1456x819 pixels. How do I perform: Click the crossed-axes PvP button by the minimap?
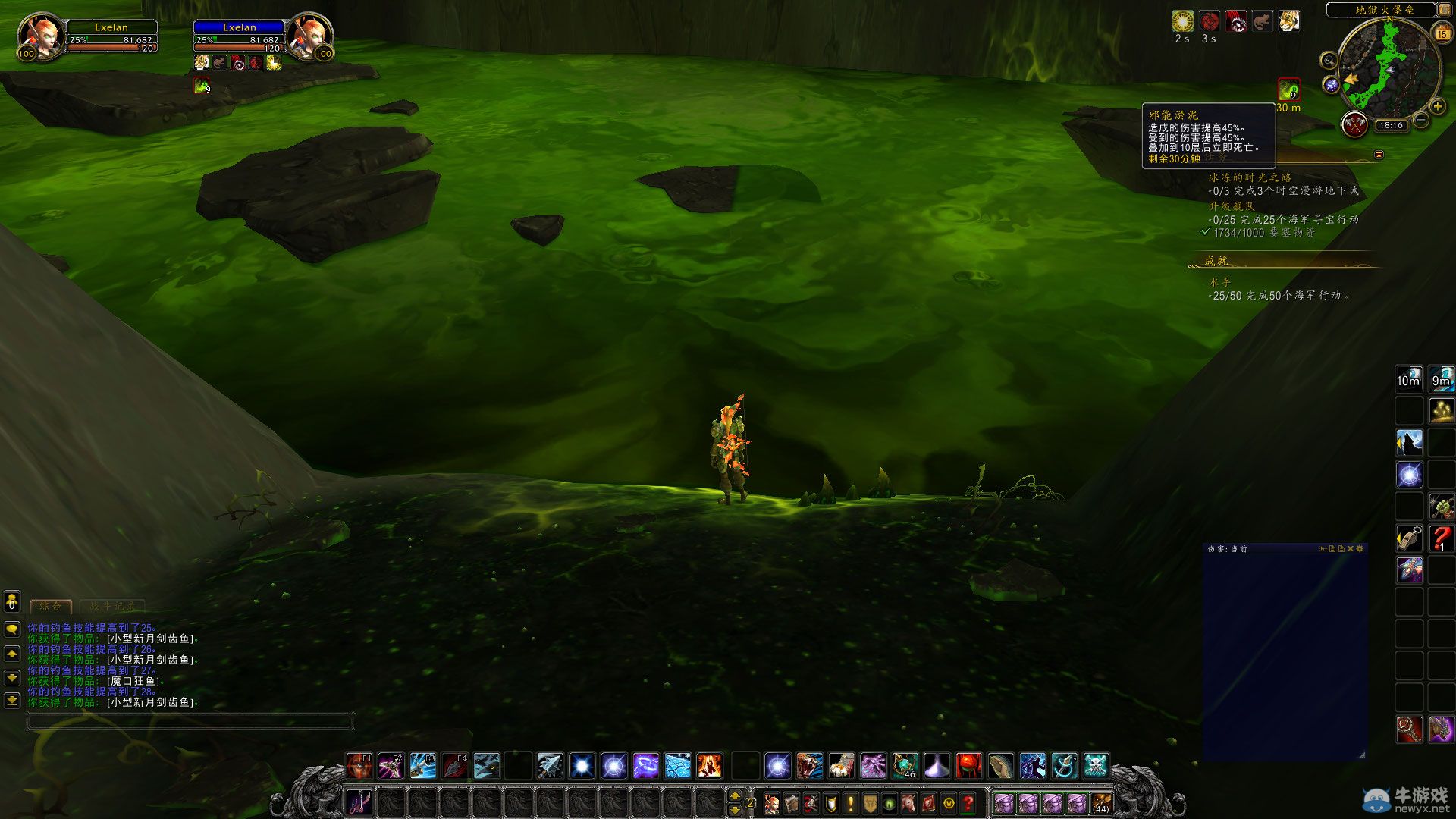[1354, 124]
